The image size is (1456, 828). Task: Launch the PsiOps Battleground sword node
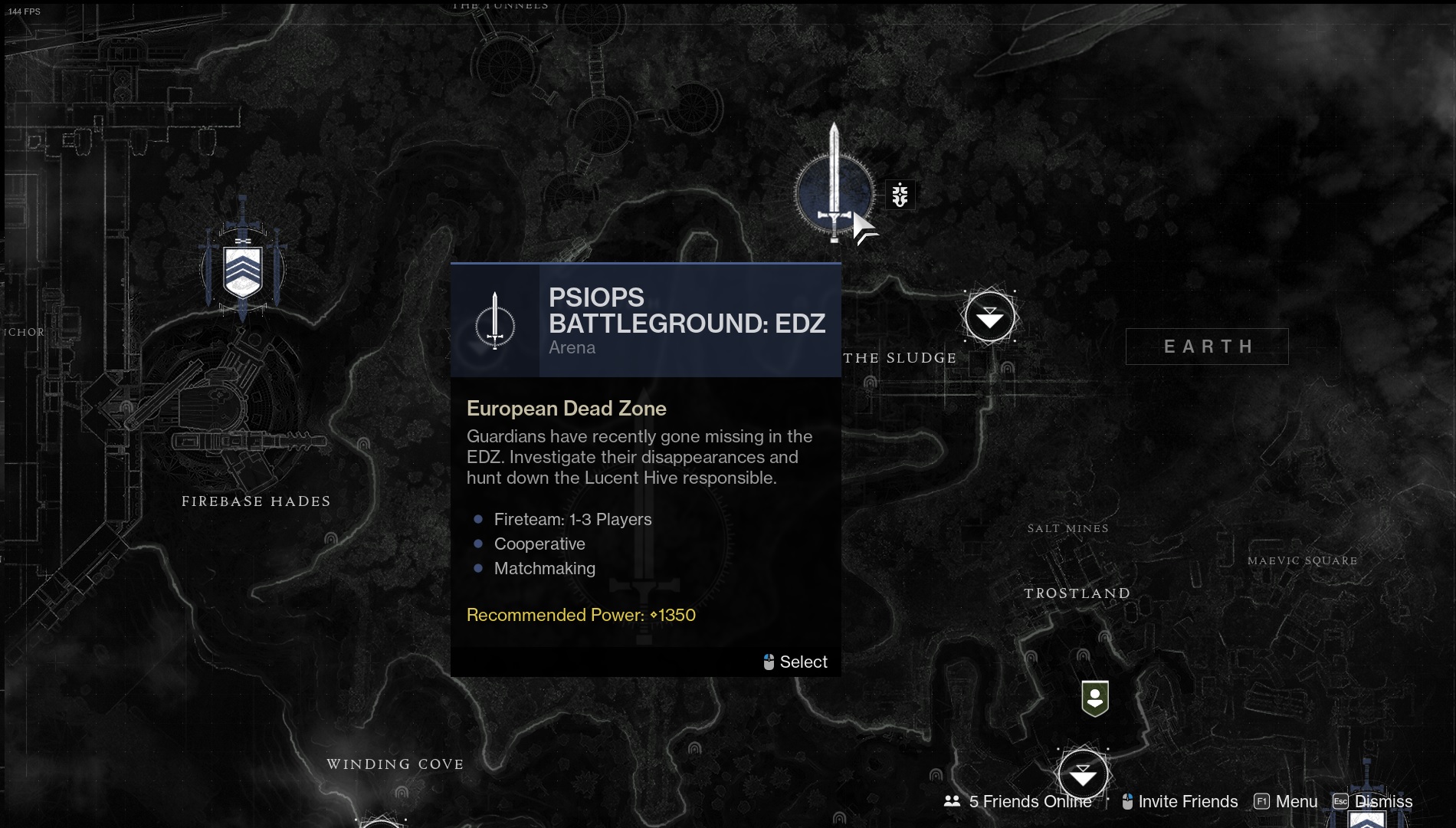coord(834,193)
